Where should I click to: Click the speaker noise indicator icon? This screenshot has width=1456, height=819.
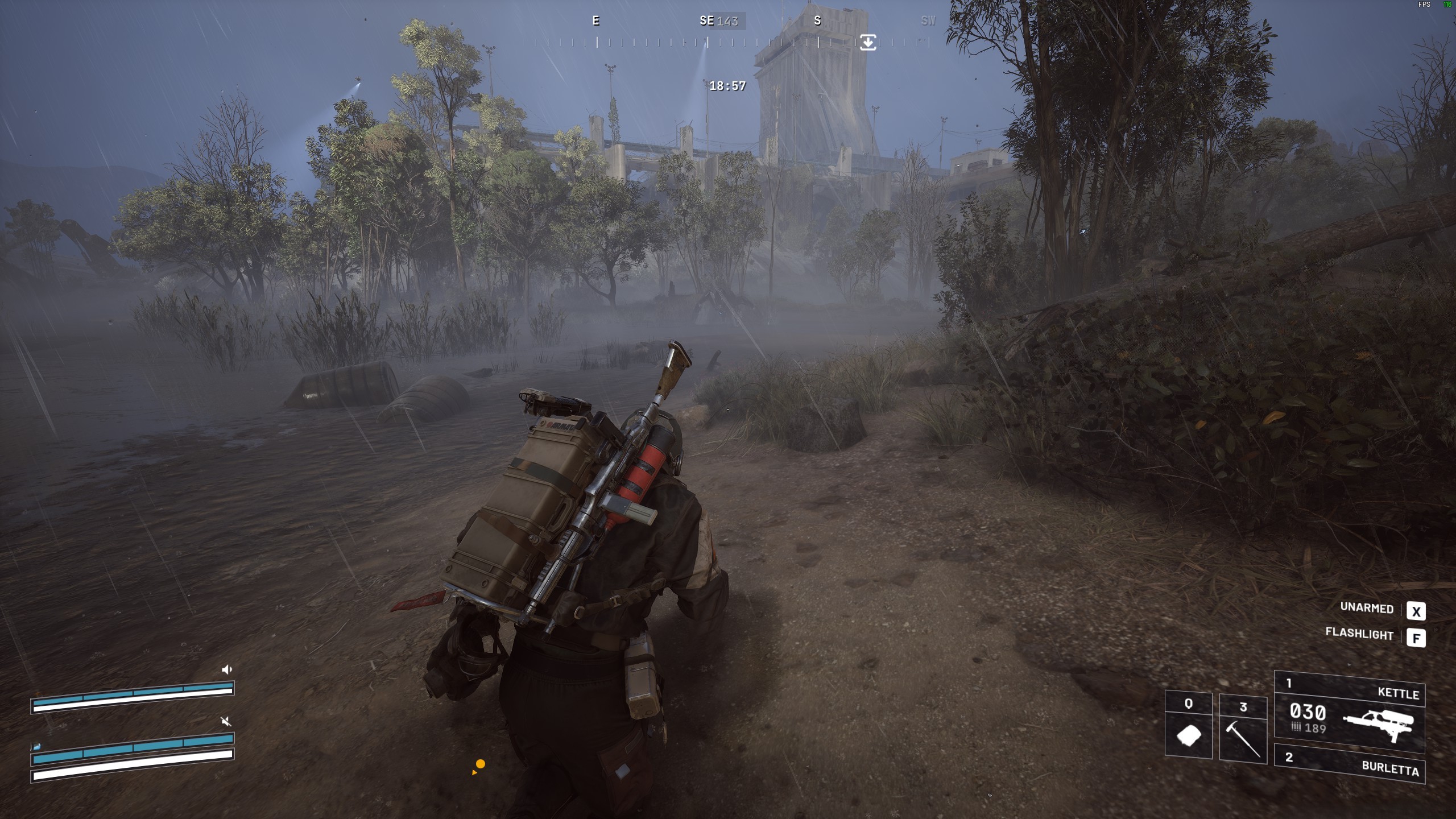pyautogui.click(x=227, y=669)
